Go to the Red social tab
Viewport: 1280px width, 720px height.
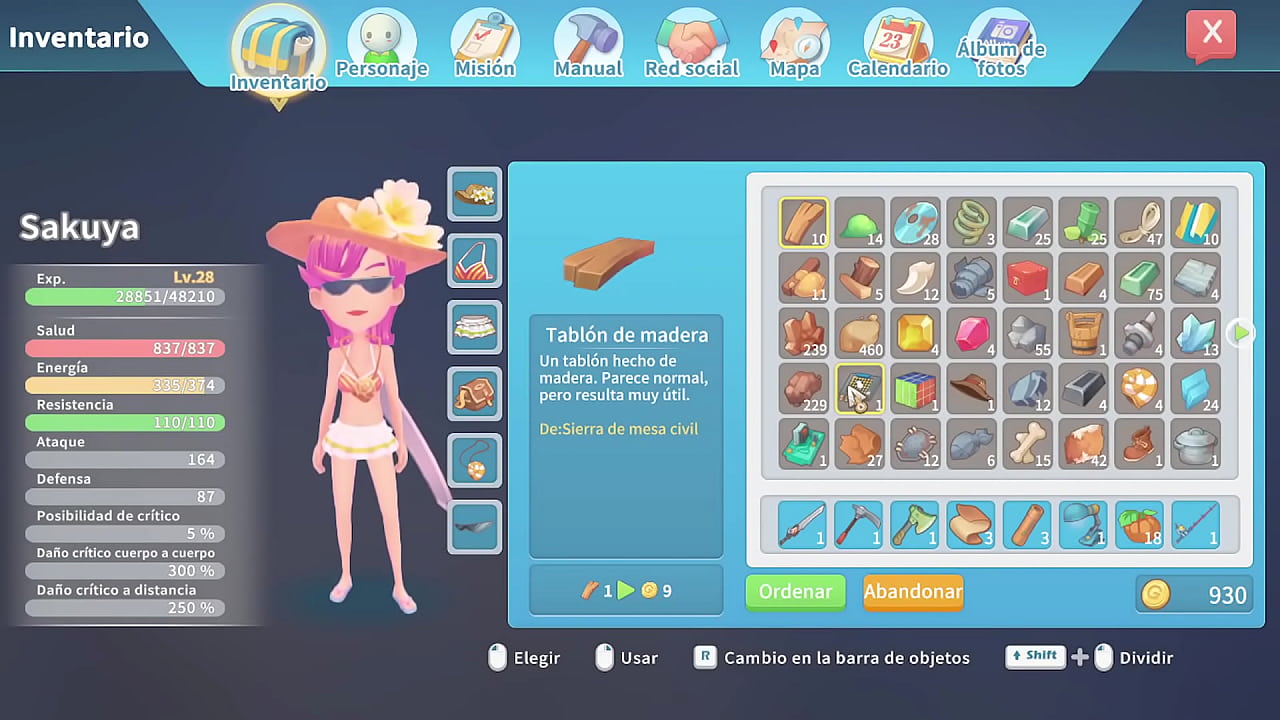691,45
